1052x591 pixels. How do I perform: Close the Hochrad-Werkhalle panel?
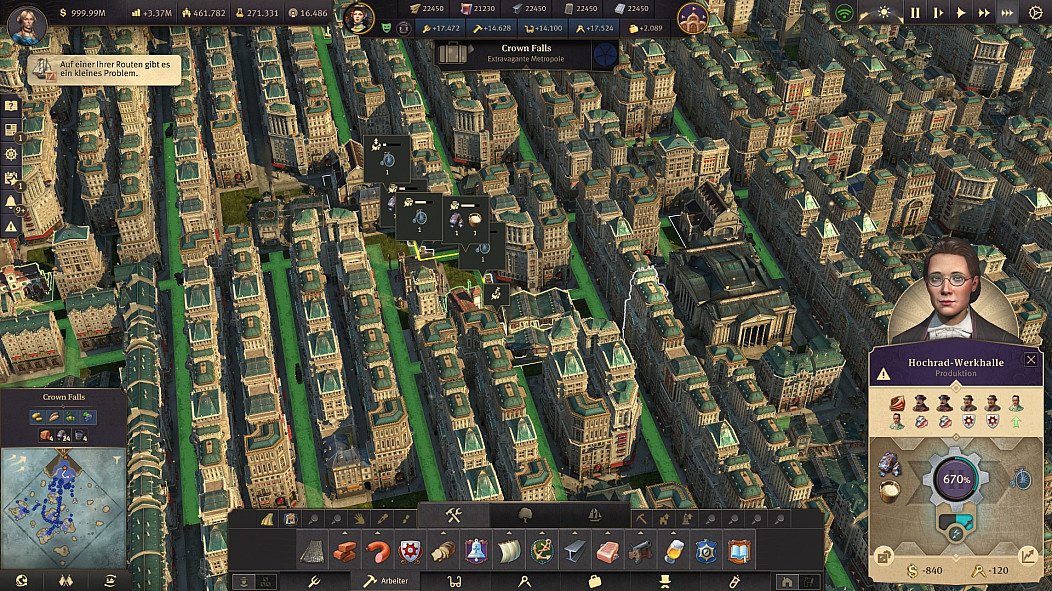point(1031,360)
